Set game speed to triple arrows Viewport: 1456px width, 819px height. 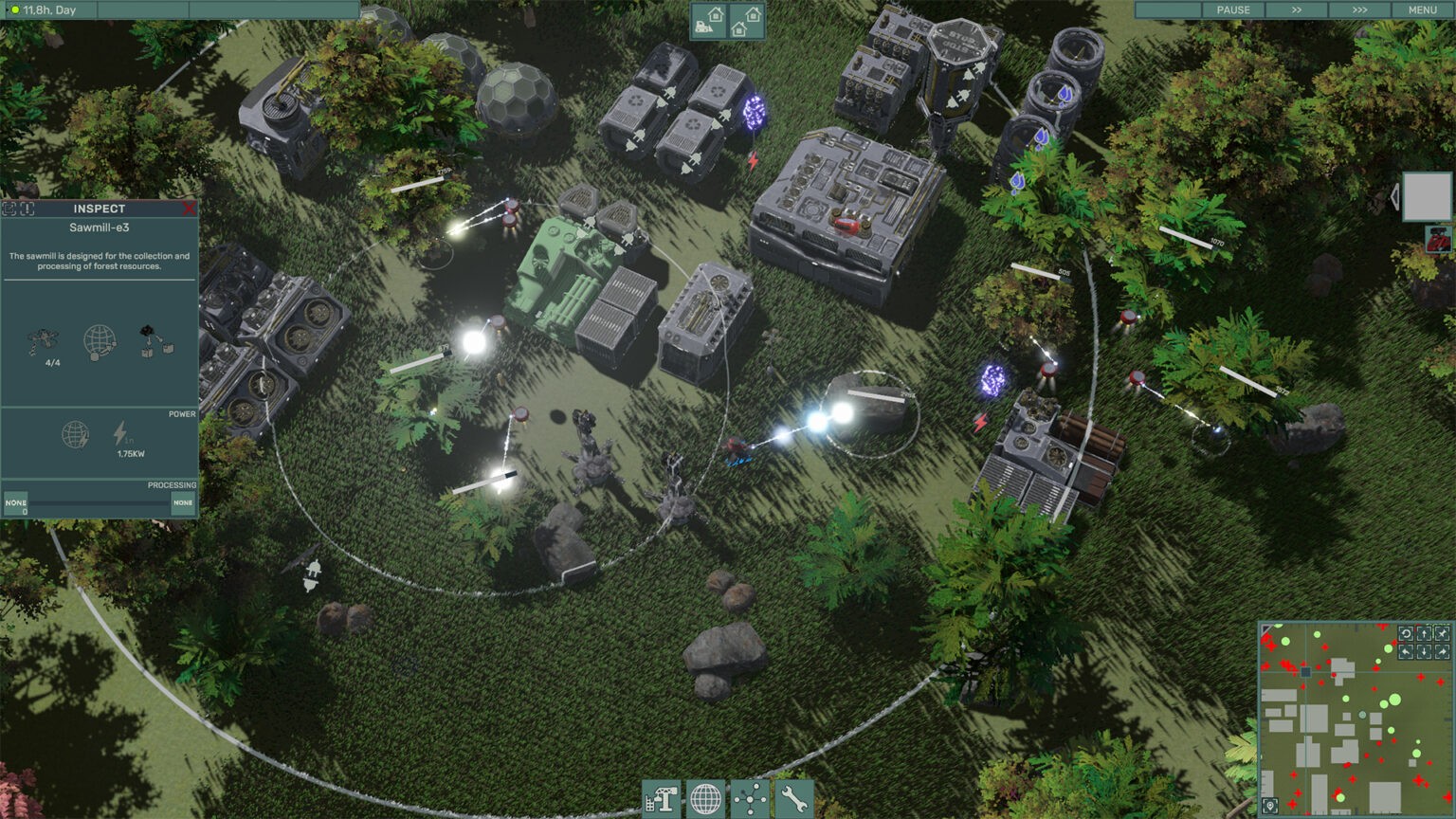click(1359, 9)
